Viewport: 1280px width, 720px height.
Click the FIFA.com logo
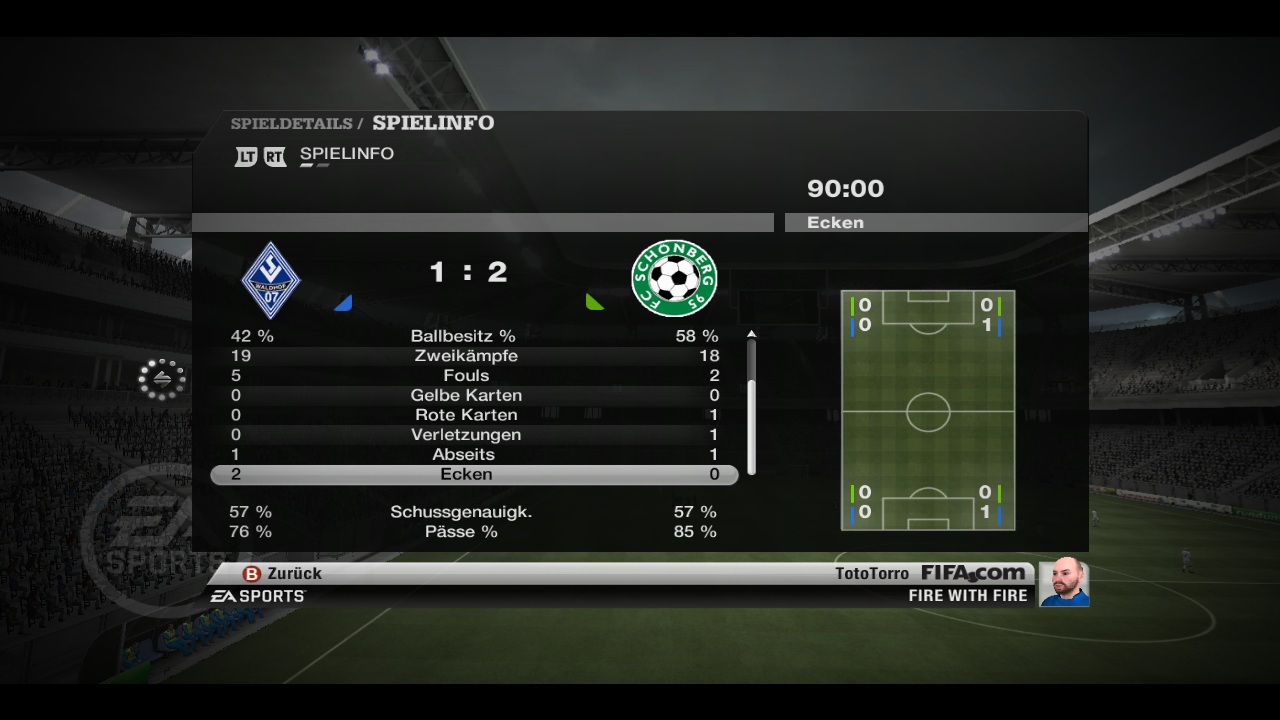(973, 573)
